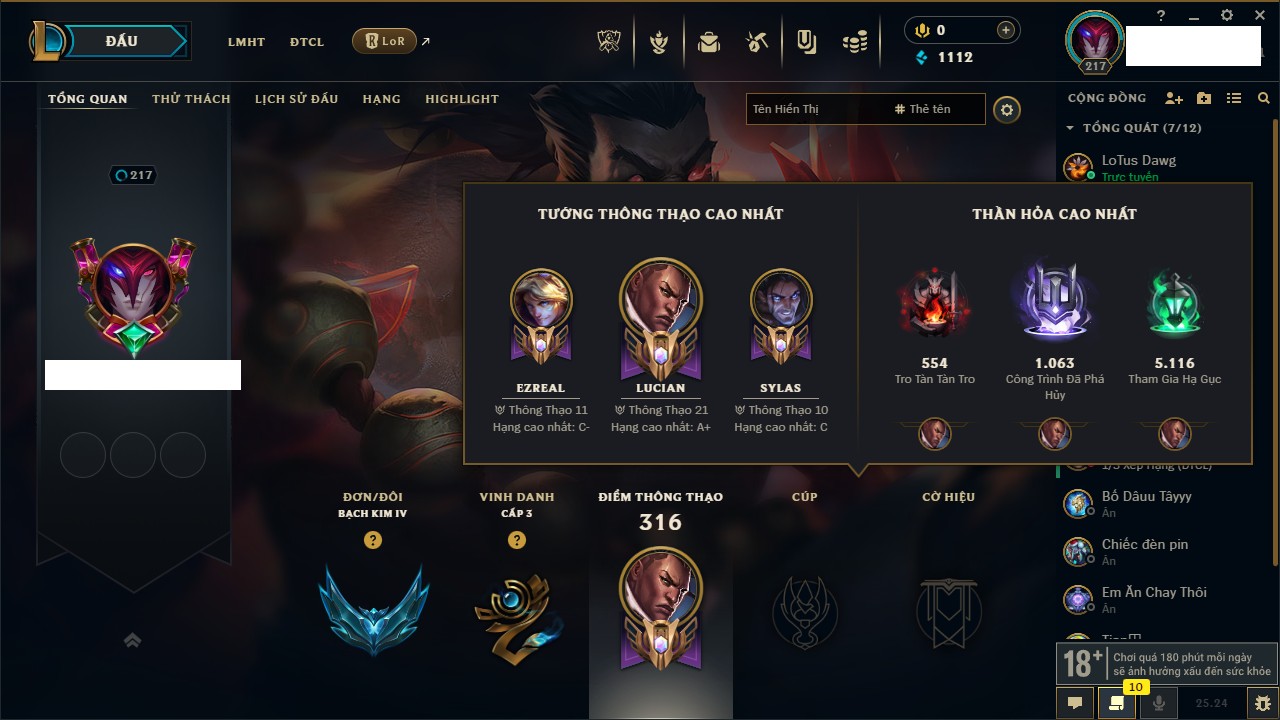Image resolution: width=1280 pixels, height=720 pixels.
Task: Close the client window
Action: point(1257,15)
